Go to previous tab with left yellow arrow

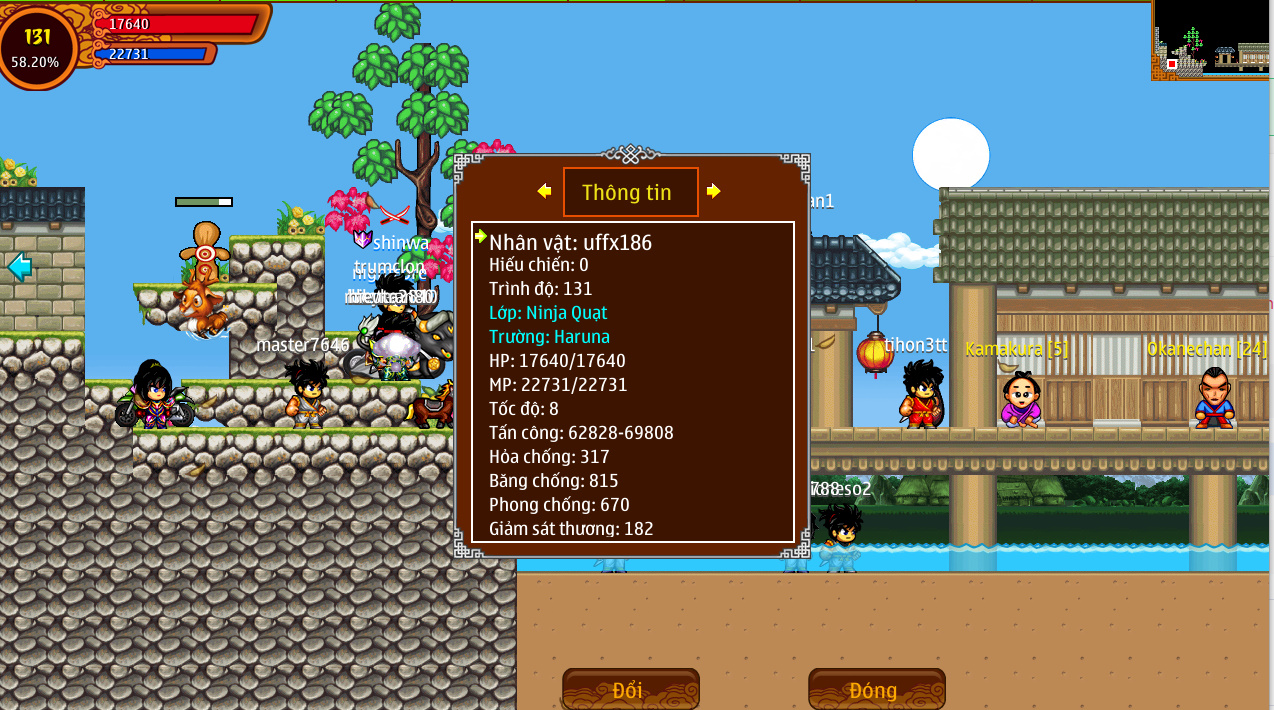click(x=544, y=191)
